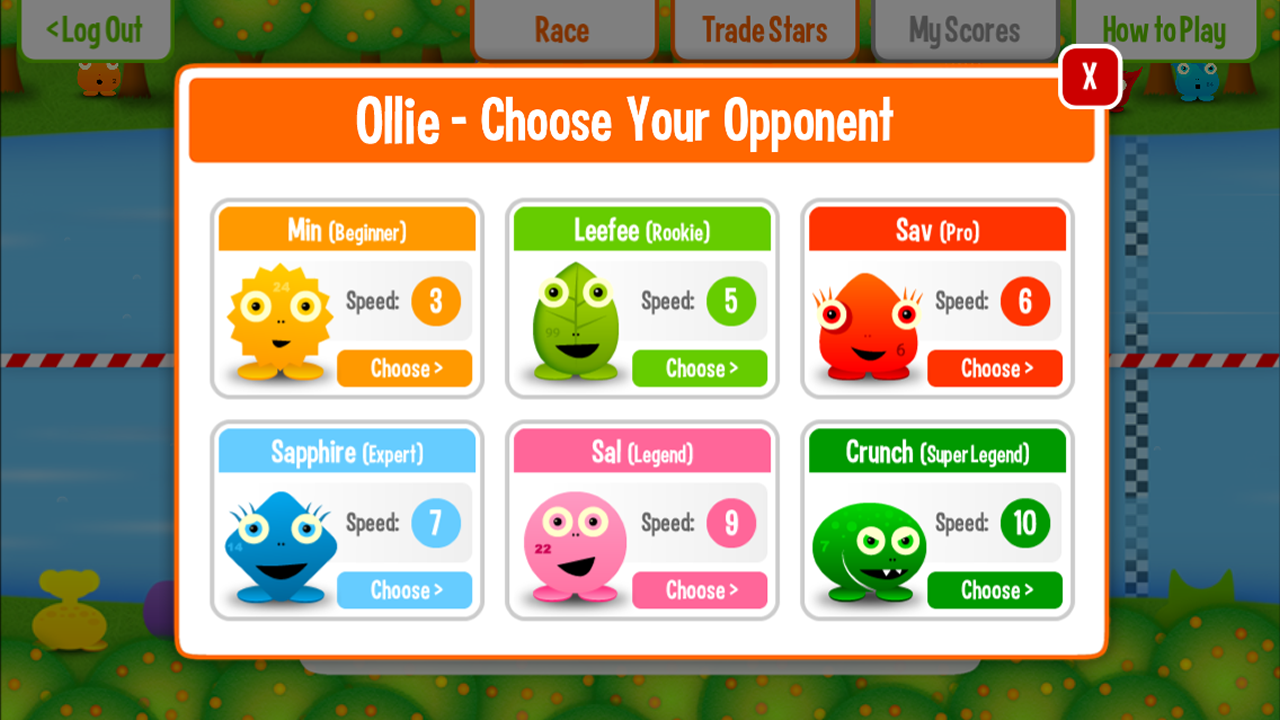
Task: Choose Crunch the Super Legend opponent
Action: click(x=995, y=590)
